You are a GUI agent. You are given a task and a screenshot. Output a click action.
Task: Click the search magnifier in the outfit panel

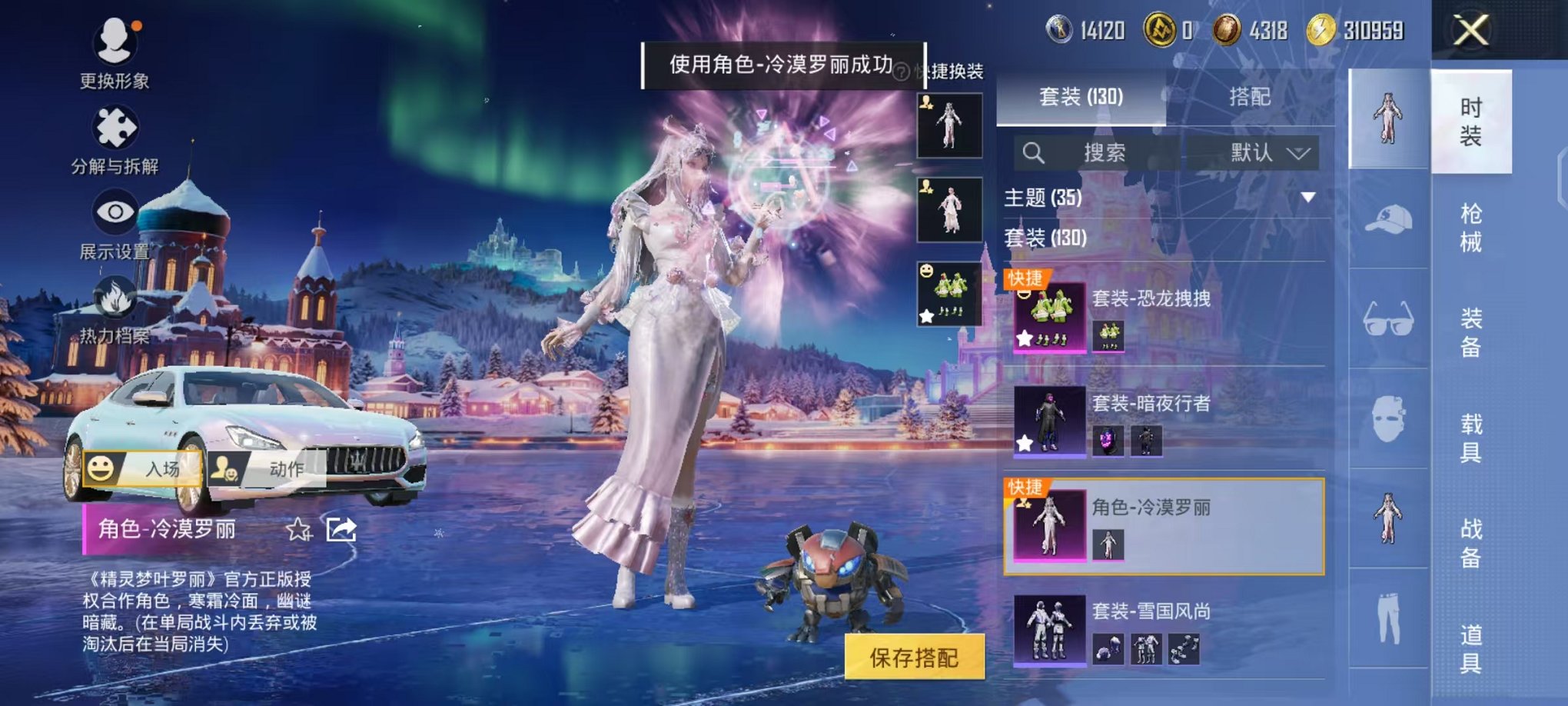point(1034,154)
